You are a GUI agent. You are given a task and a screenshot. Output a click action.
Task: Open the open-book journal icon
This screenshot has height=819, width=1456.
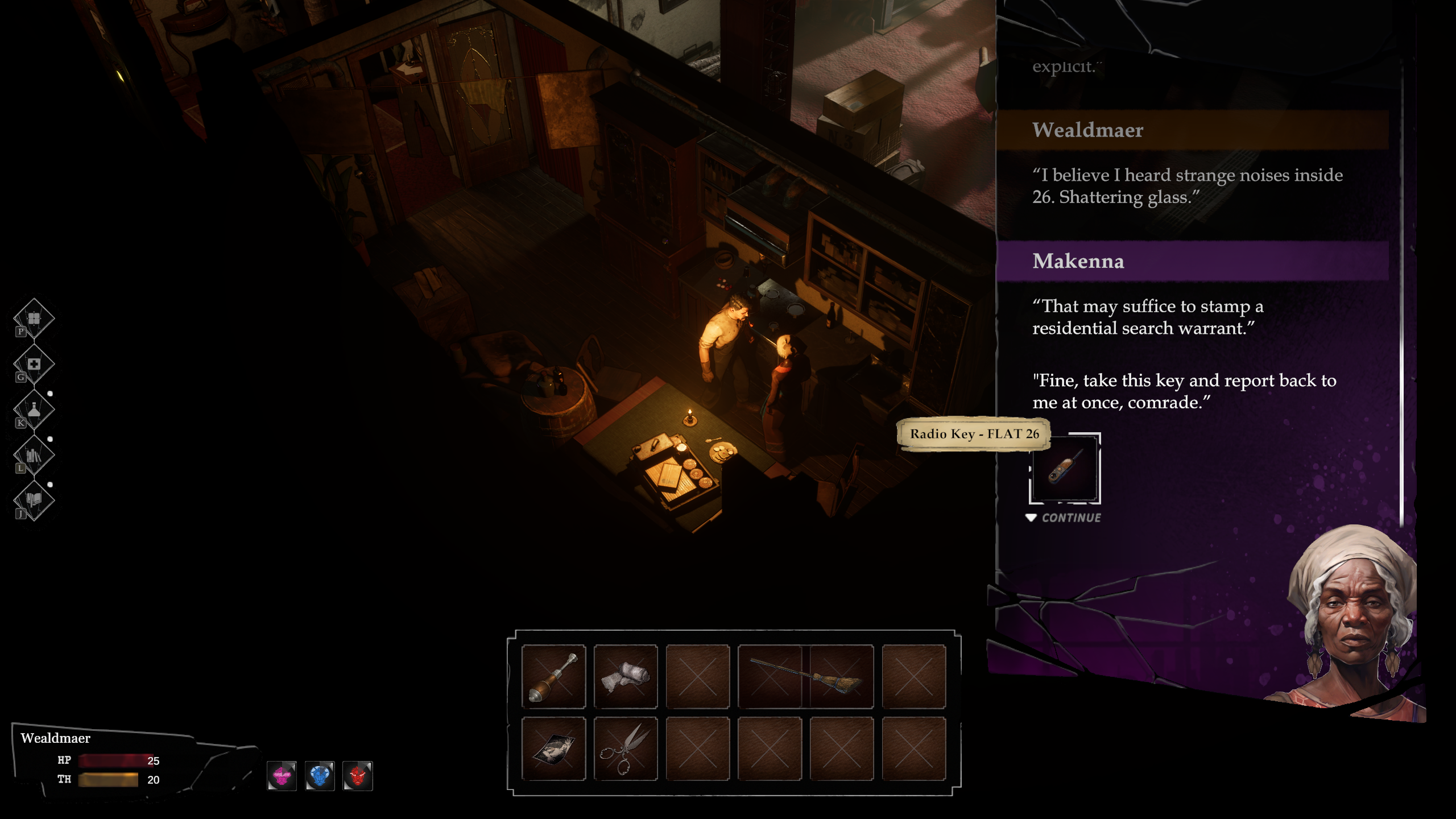click(x=34, y=500)
